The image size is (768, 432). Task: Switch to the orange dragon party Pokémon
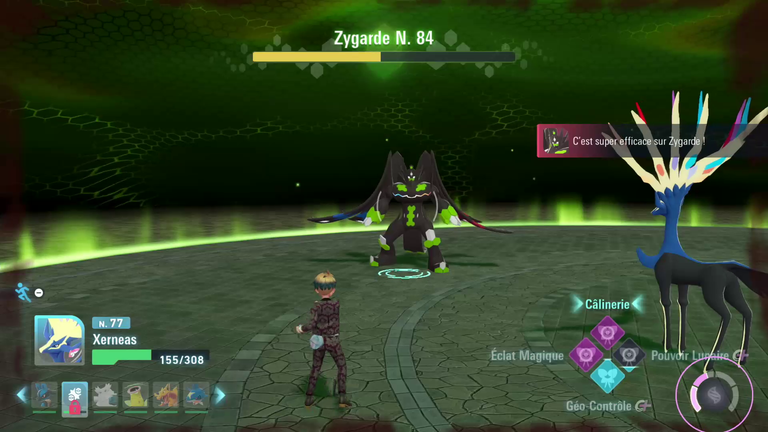click(x=166, y=396)
